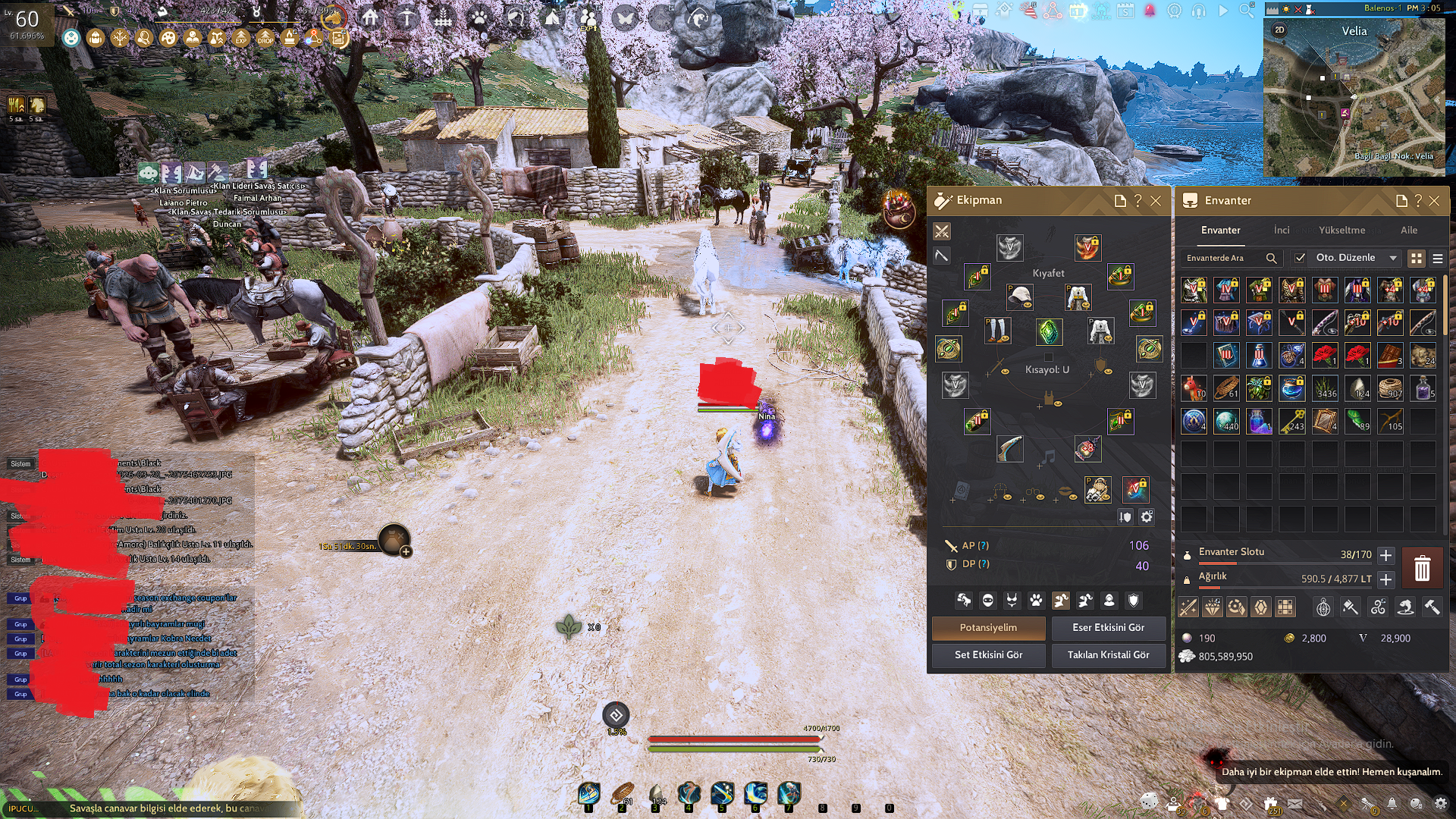Click the fish icon in the inventory bottom toolbar
Viewport: 1456px width, 819px height.
[1406, 607]
